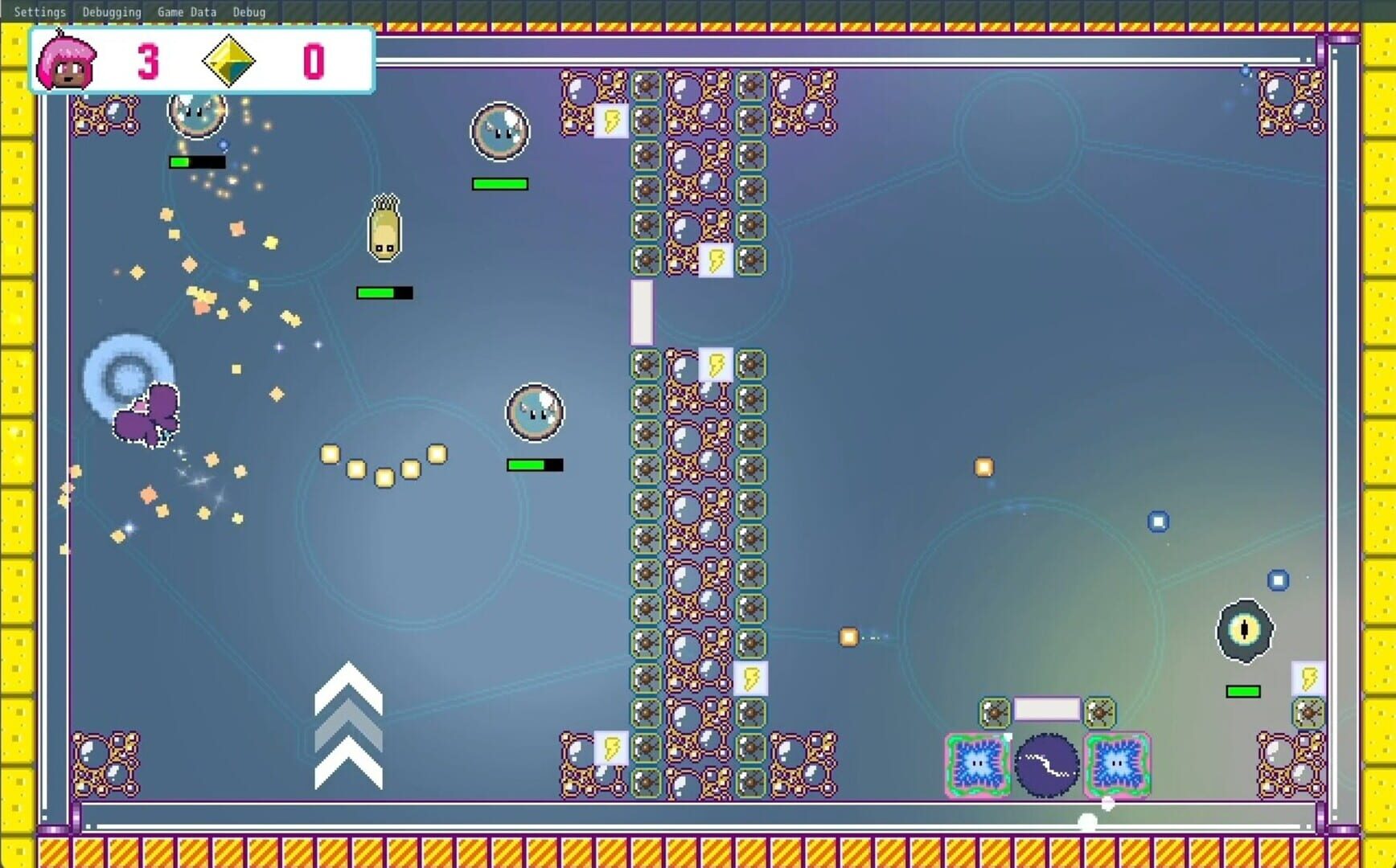This screenshot has height=868, width=1396.
Task: Toggle the lightning tile near the eye creature
Action: tap(1308, 676)
